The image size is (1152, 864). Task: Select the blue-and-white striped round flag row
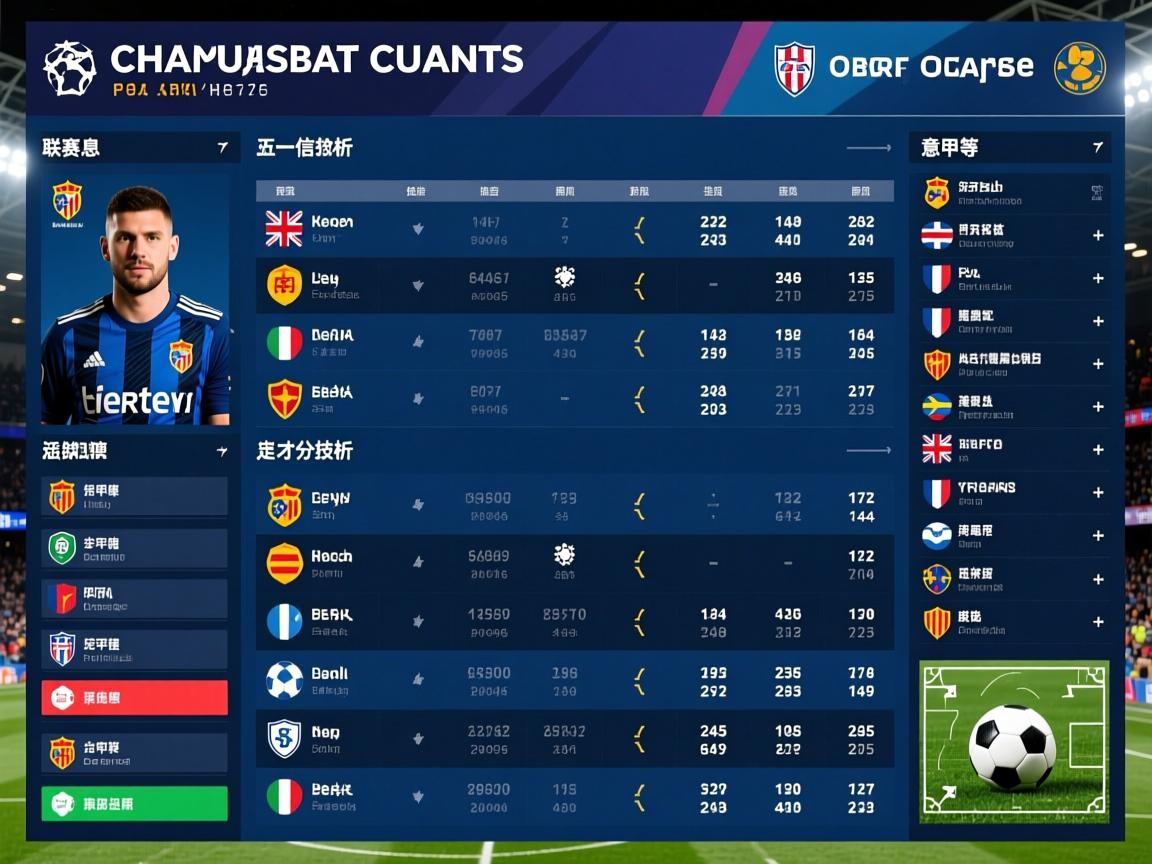tap(574, 622)
